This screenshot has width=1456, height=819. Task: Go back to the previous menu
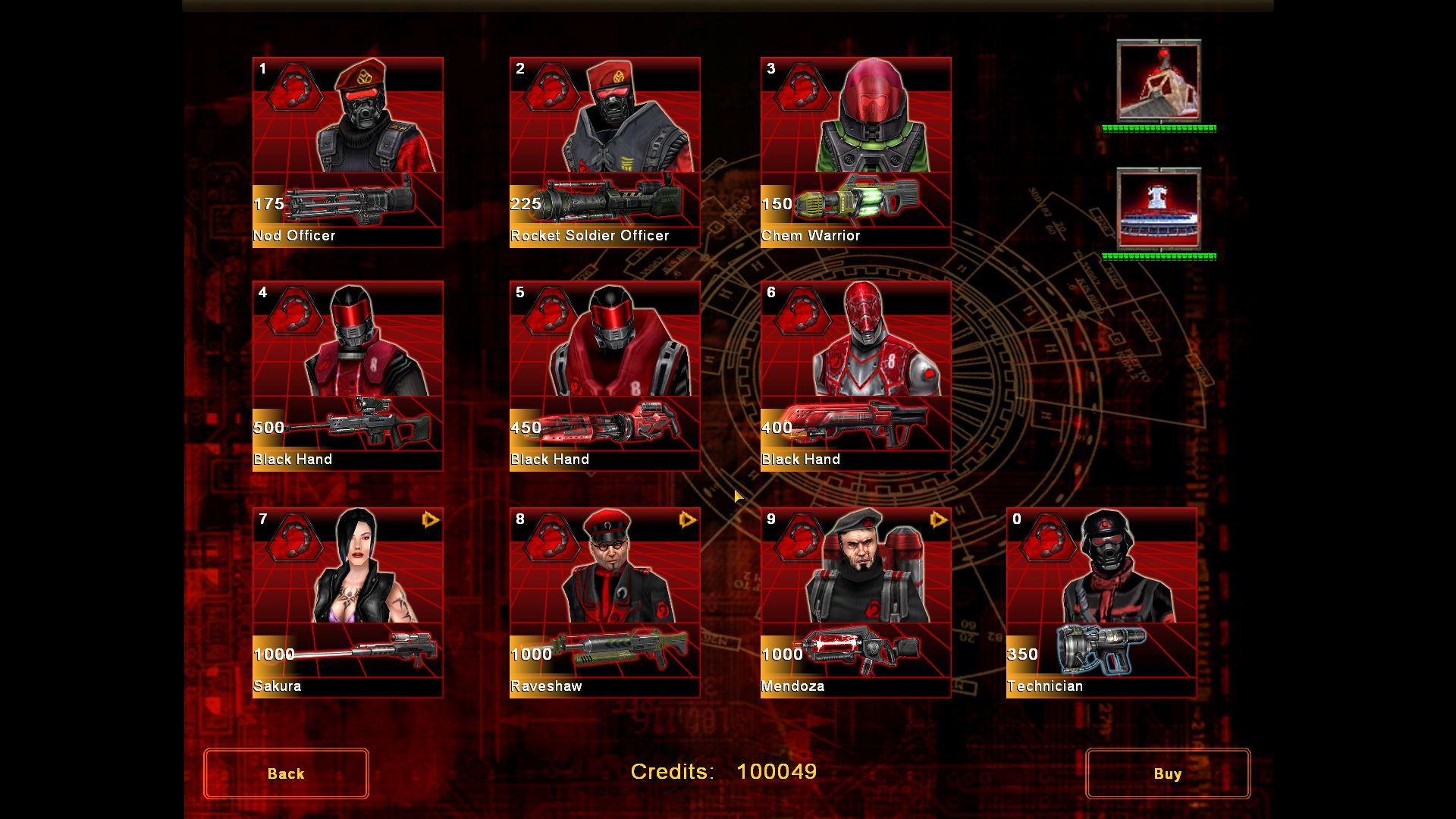[x=286, y=773]
